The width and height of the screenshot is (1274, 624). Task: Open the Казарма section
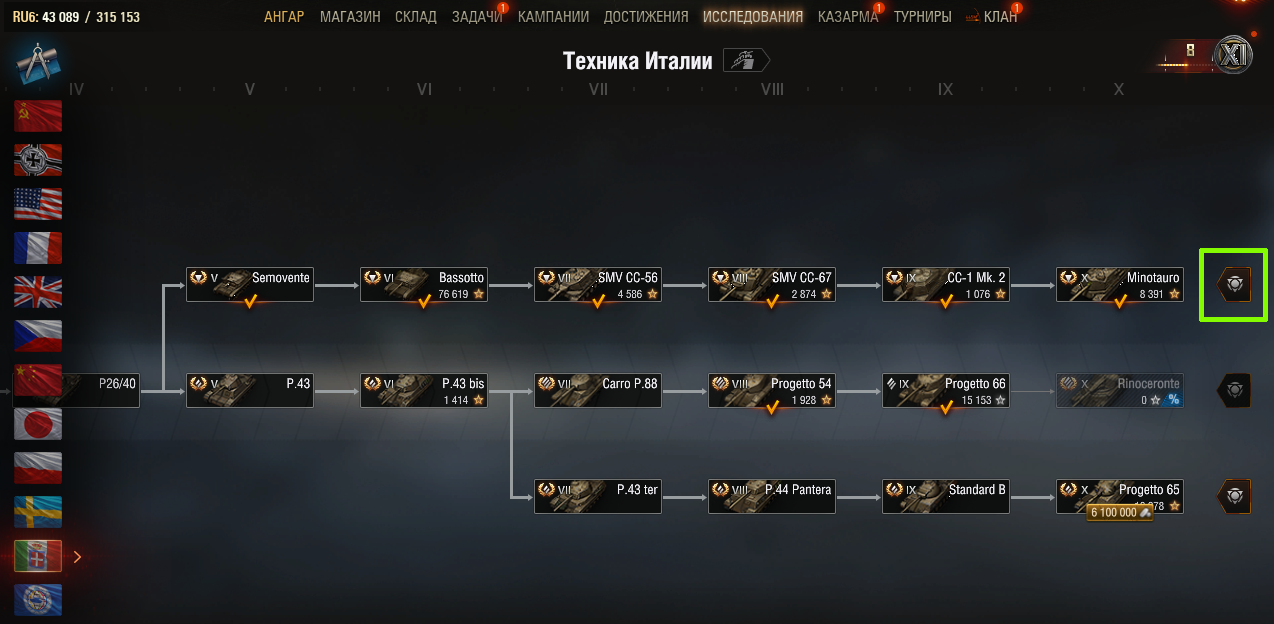pos(847,17)
